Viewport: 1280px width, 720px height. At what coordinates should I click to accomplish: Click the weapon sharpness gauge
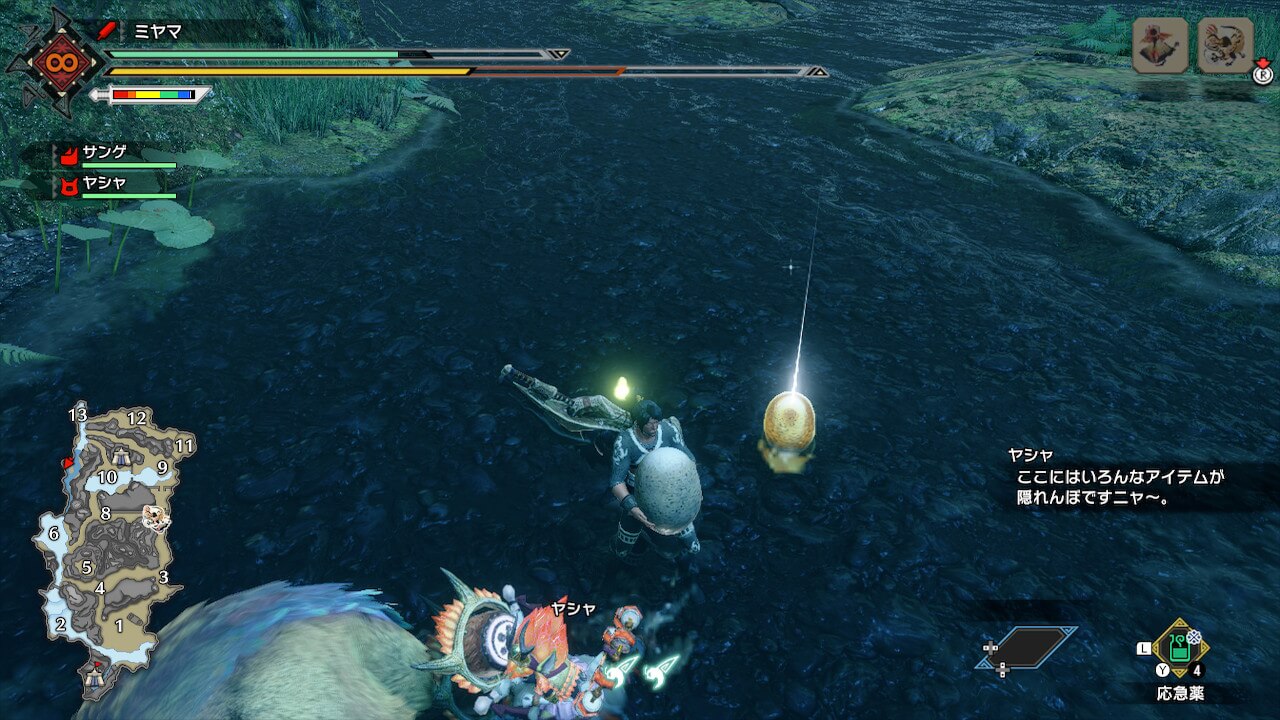pyautogui.click(x=152, y=95)
